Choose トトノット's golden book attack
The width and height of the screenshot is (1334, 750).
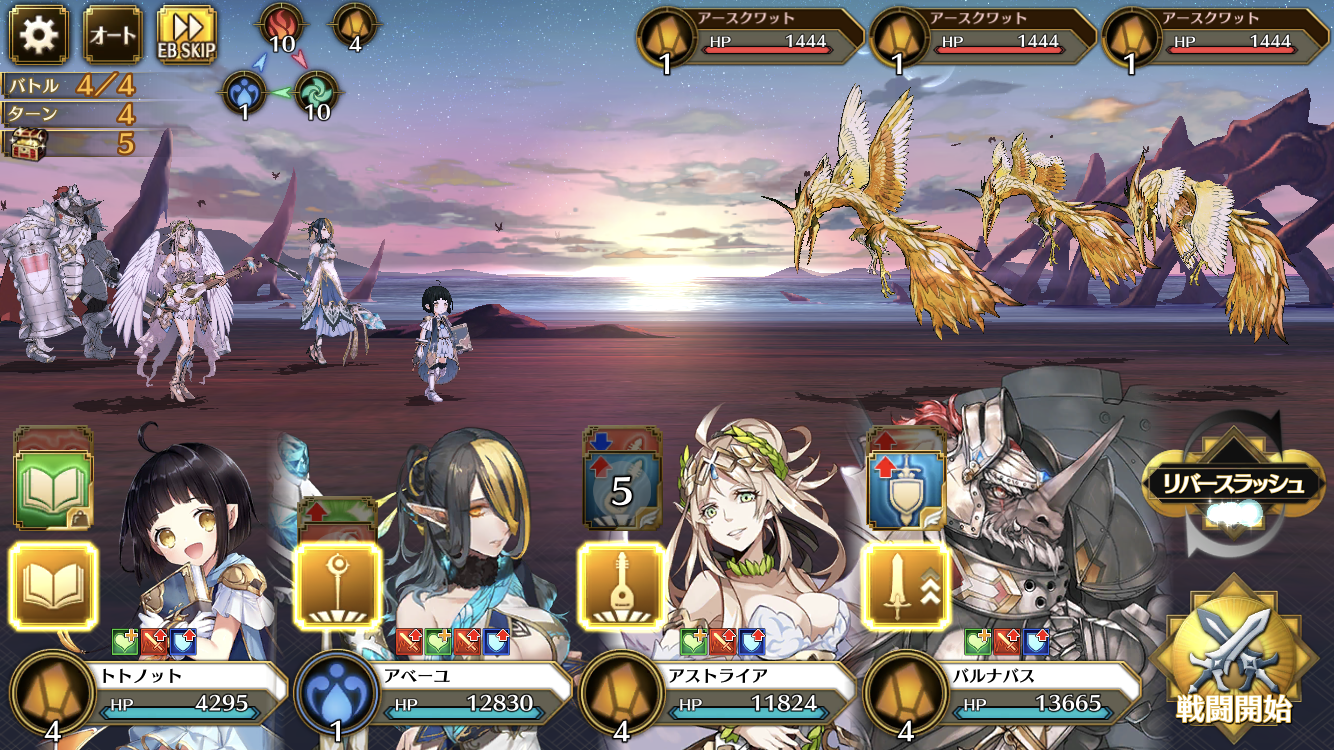point(53,586)
